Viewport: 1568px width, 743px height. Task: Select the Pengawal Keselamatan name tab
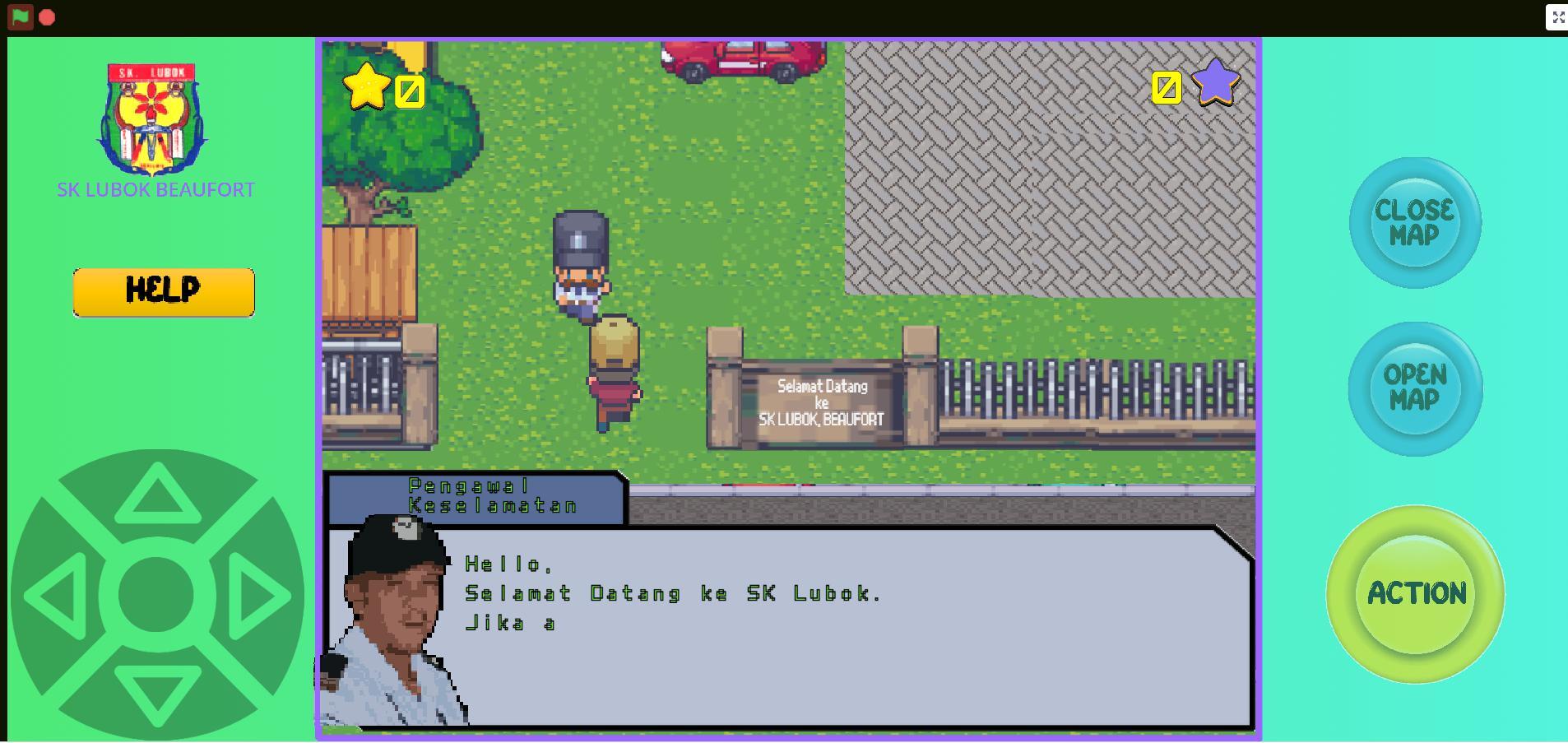(475, 495)
